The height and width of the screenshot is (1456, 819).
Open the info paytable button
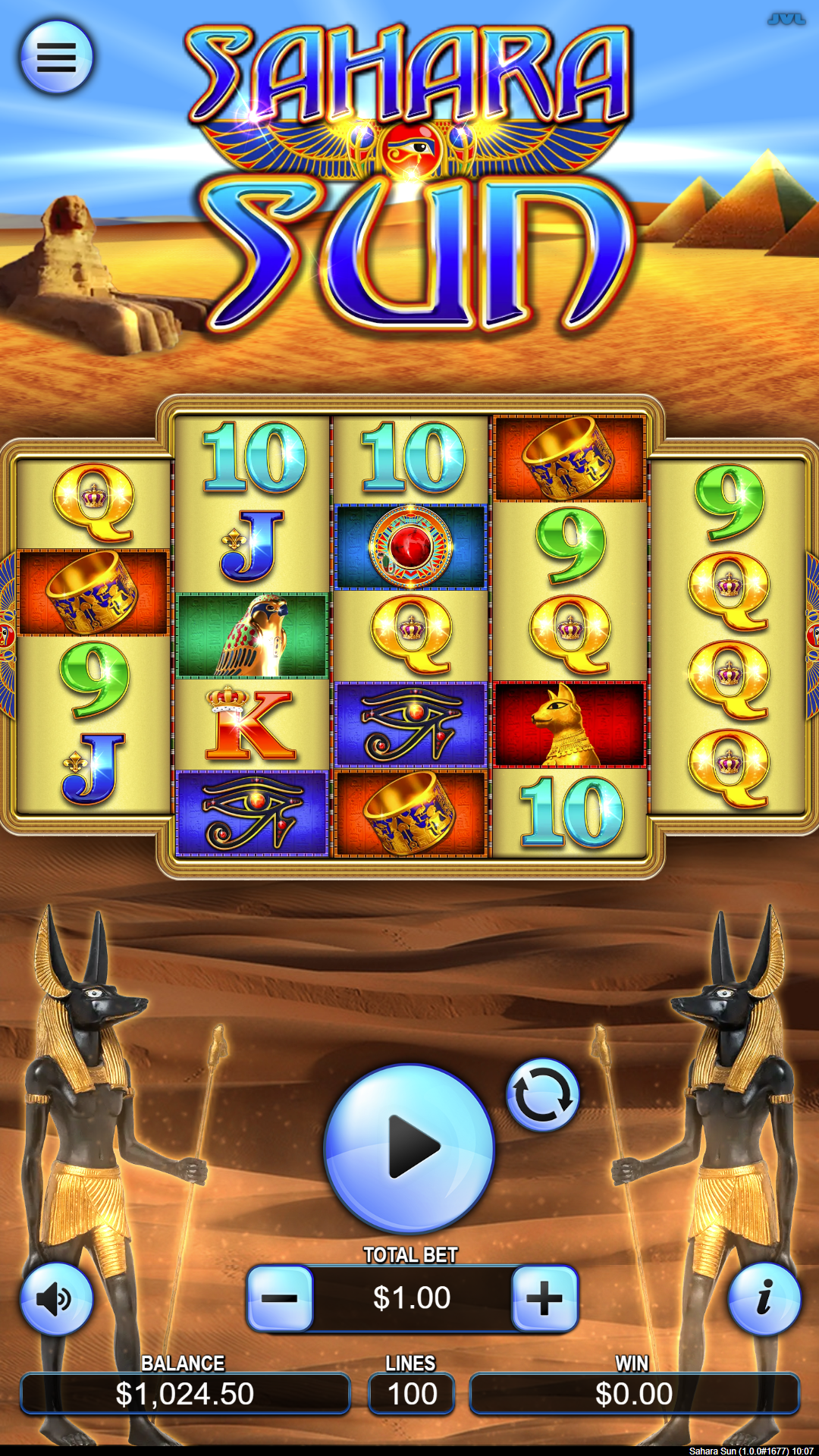(764, 1298)
